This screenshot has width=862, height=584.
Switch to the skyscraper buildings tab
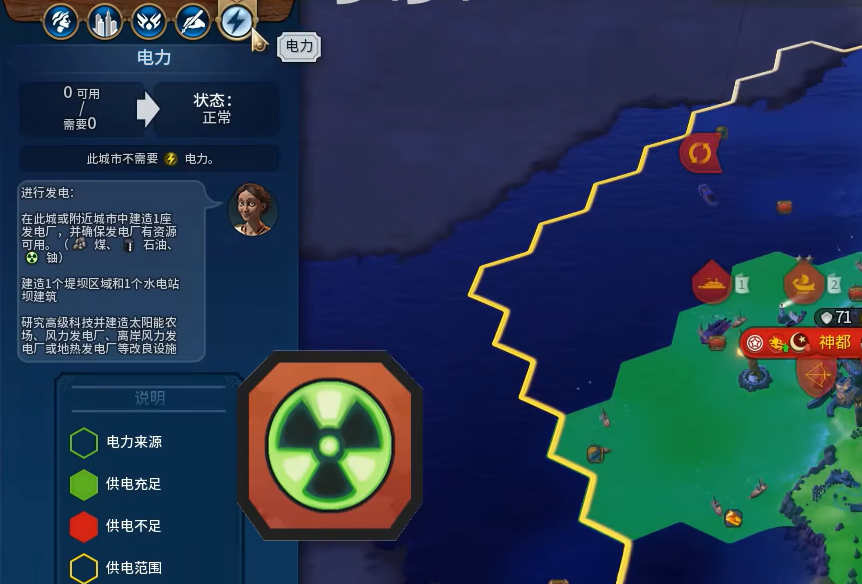[105, 21]
